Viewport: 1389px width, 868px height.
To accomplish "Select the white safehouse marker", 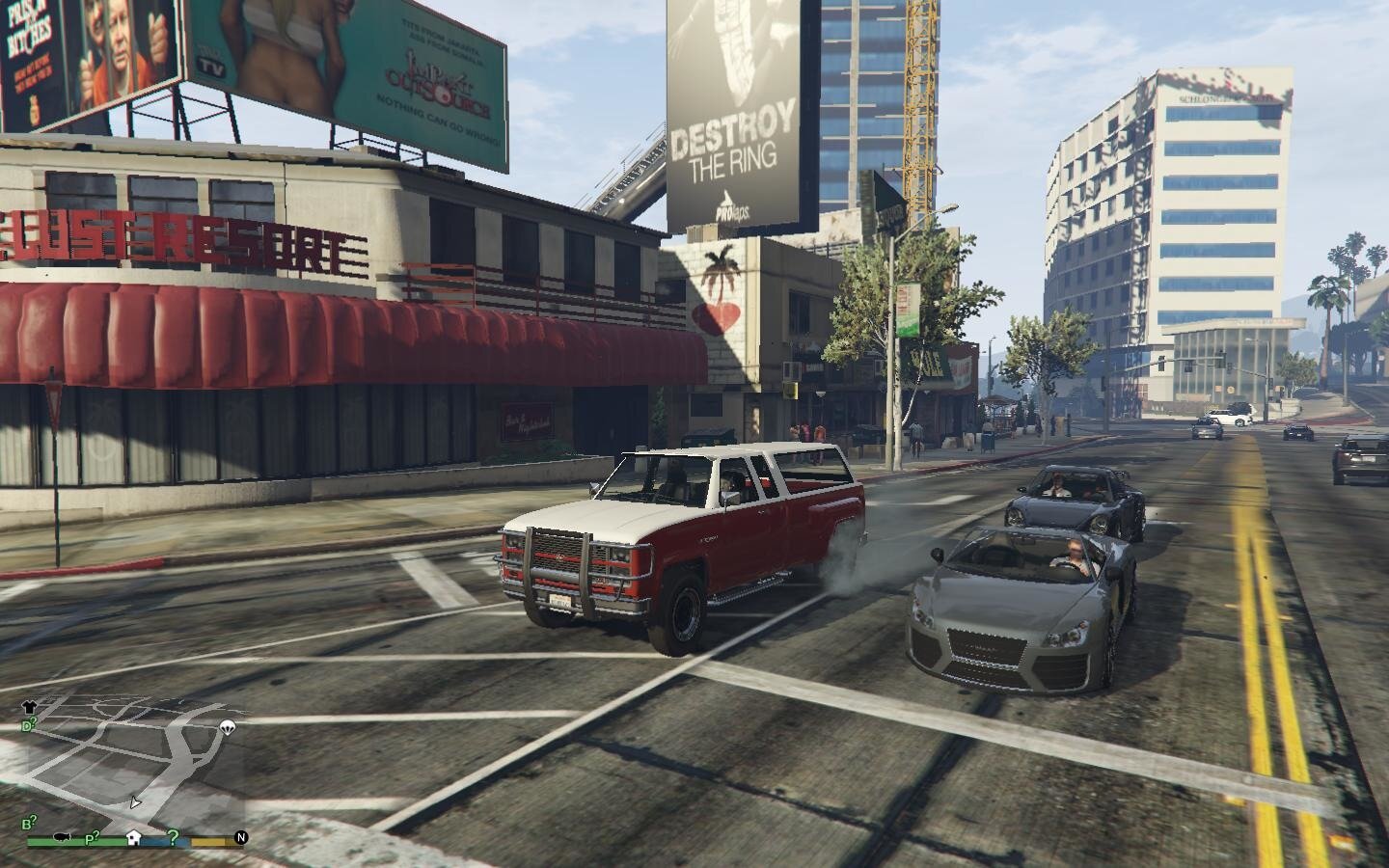I will [x=134, y=837].
